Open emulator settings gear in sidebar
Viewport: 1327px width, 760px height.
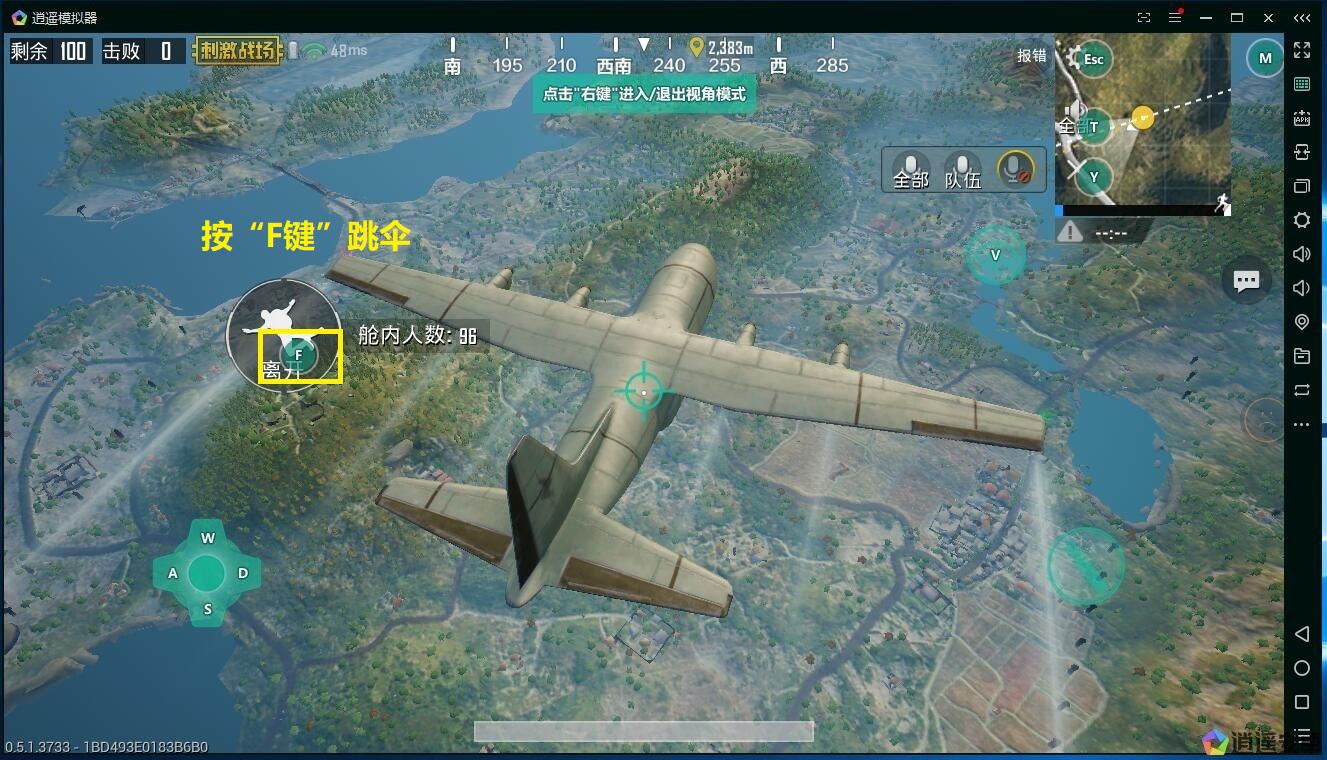point(1301,220)
